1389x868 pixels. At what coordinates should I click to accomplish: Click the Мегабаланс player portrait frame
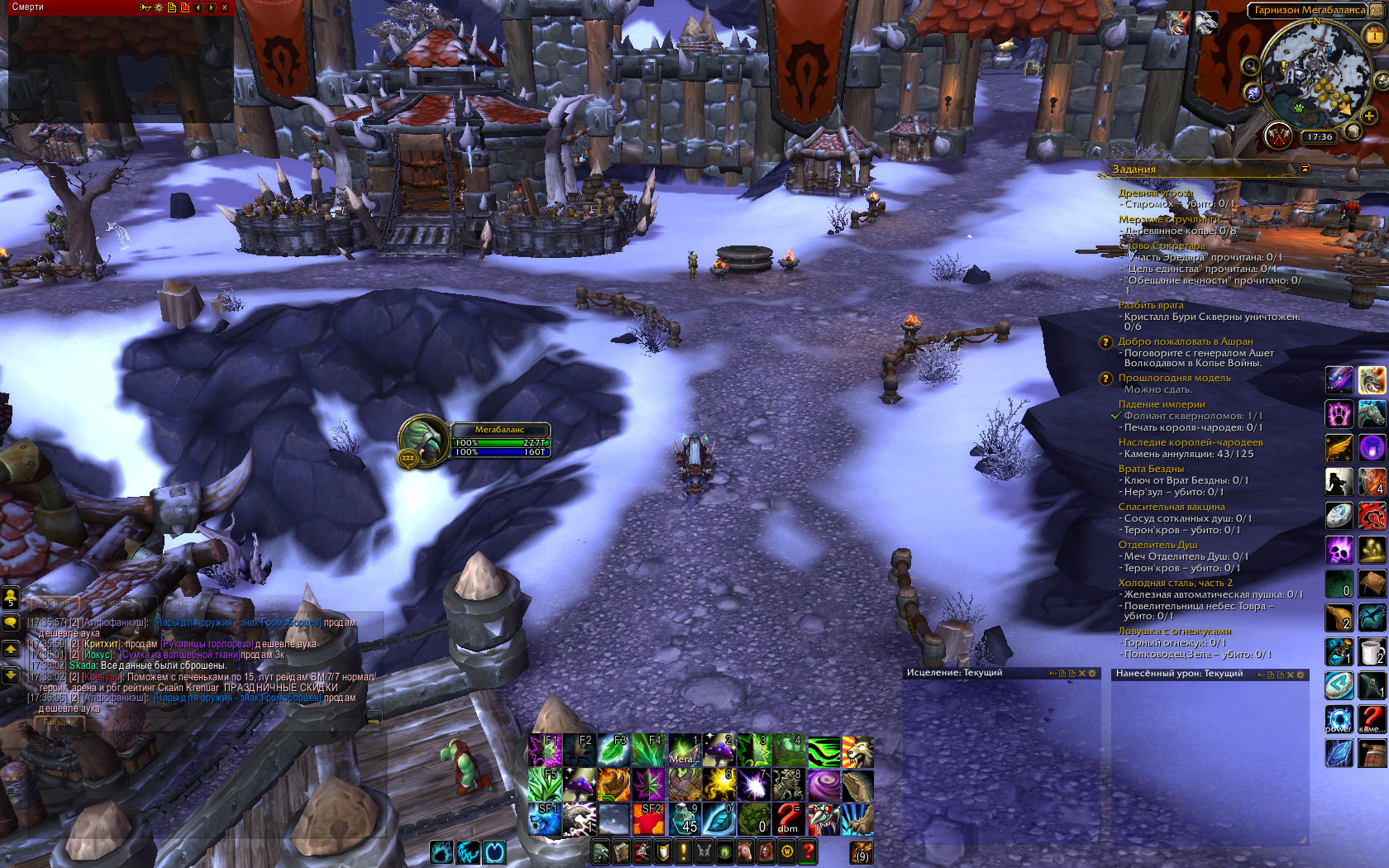point(423,440)
